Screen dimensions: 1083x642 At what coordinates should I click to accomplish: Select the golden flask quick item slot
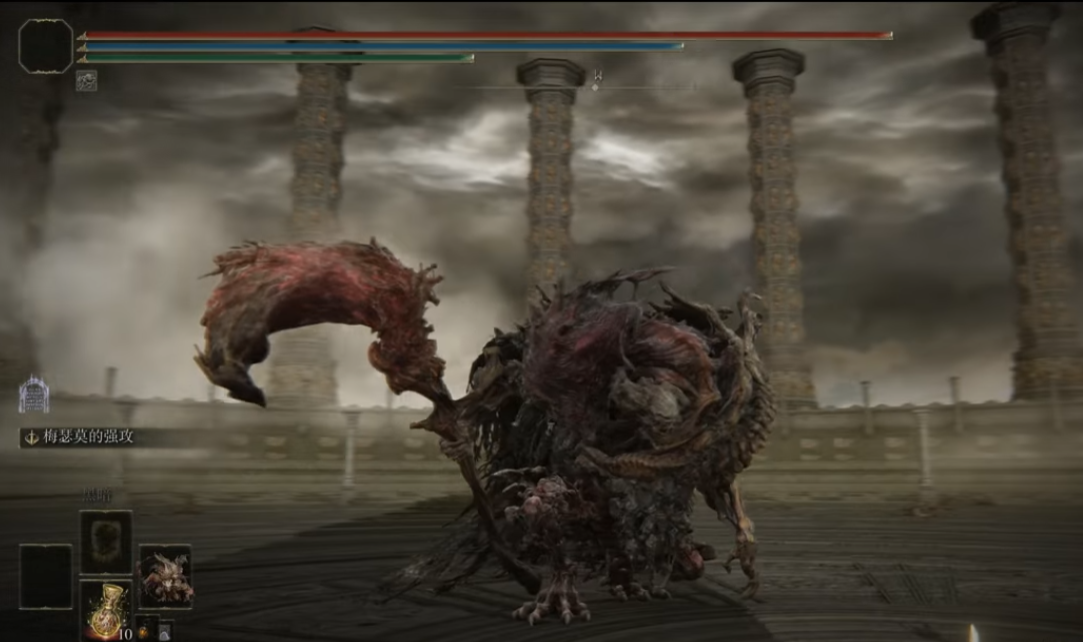[104, 609]
